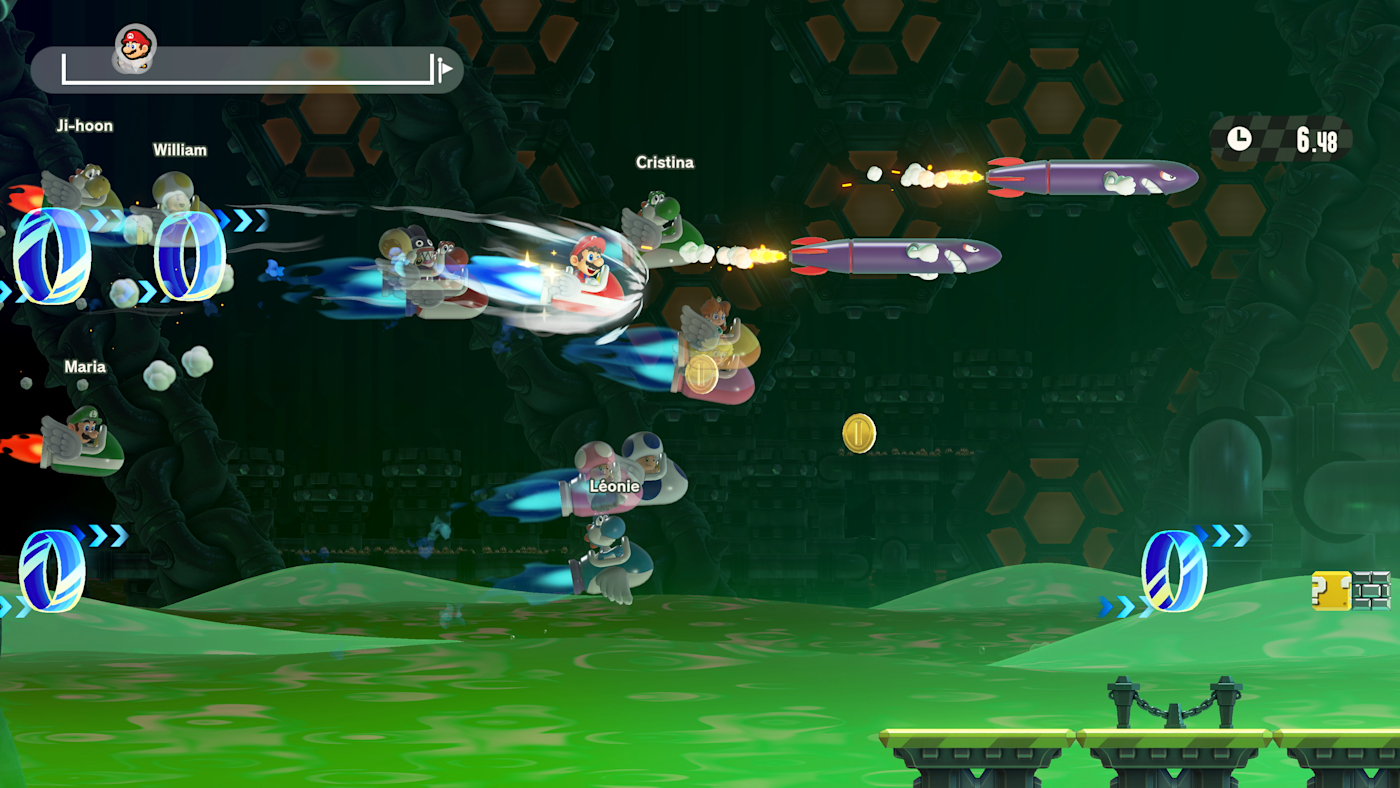This screenshot has width=1400, height=788.
Task: Click Mario's head marker on the progress bar
Action: click(x=135, y=46)
